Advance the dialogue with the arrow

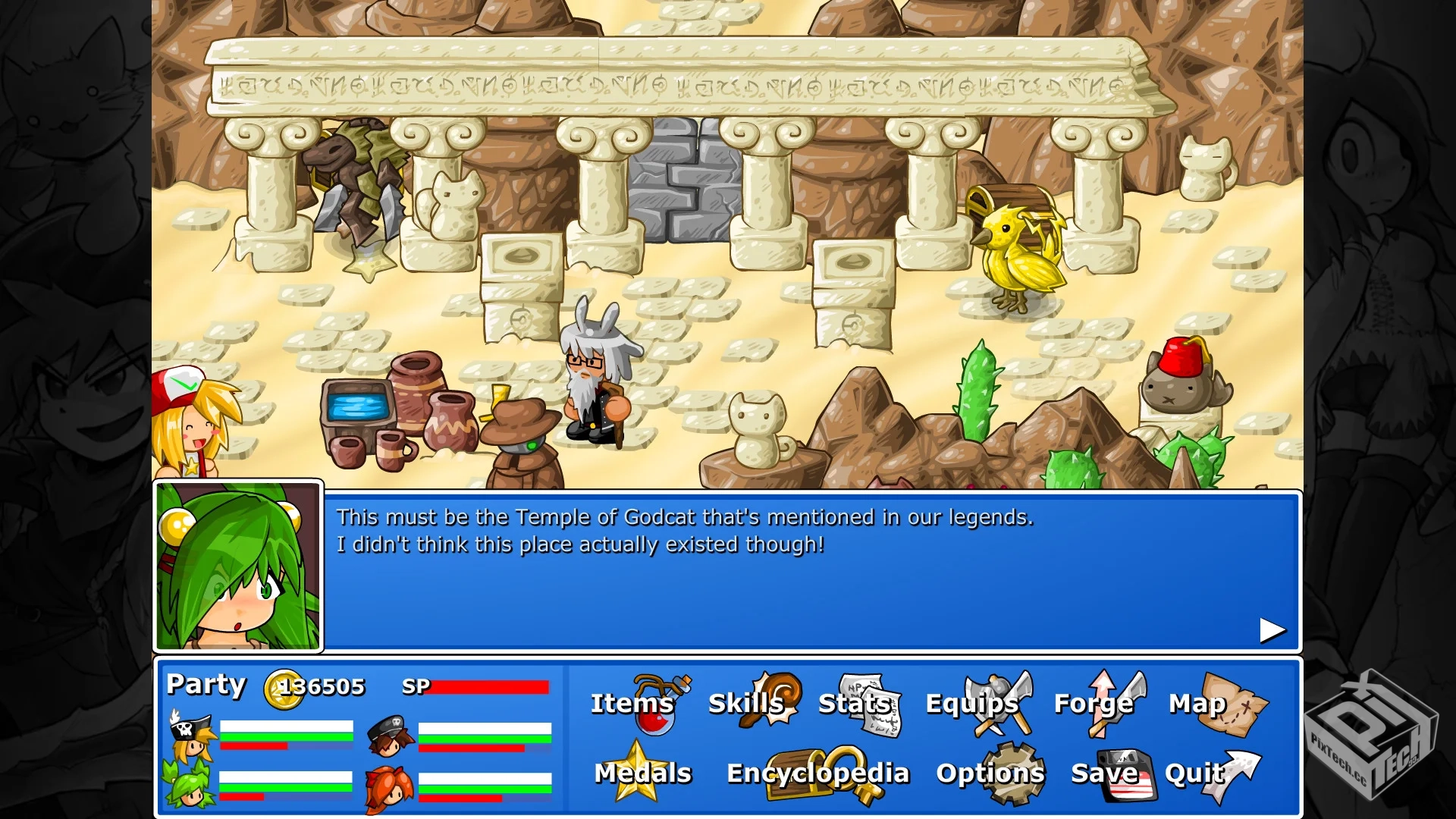coord(1270,629)
